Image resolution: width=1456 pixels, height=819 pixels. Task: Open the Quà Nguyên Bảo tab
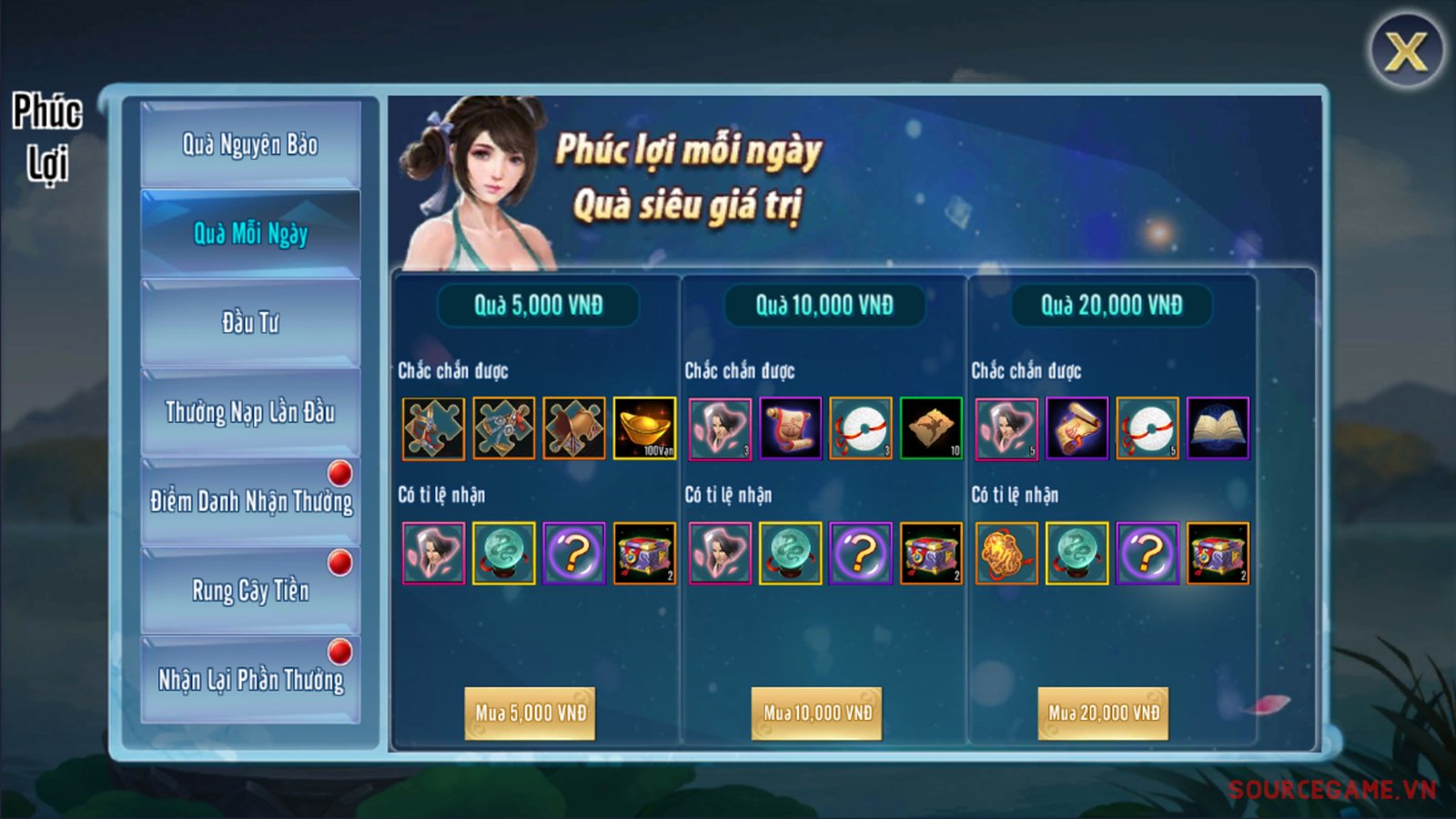pos(250,145)
